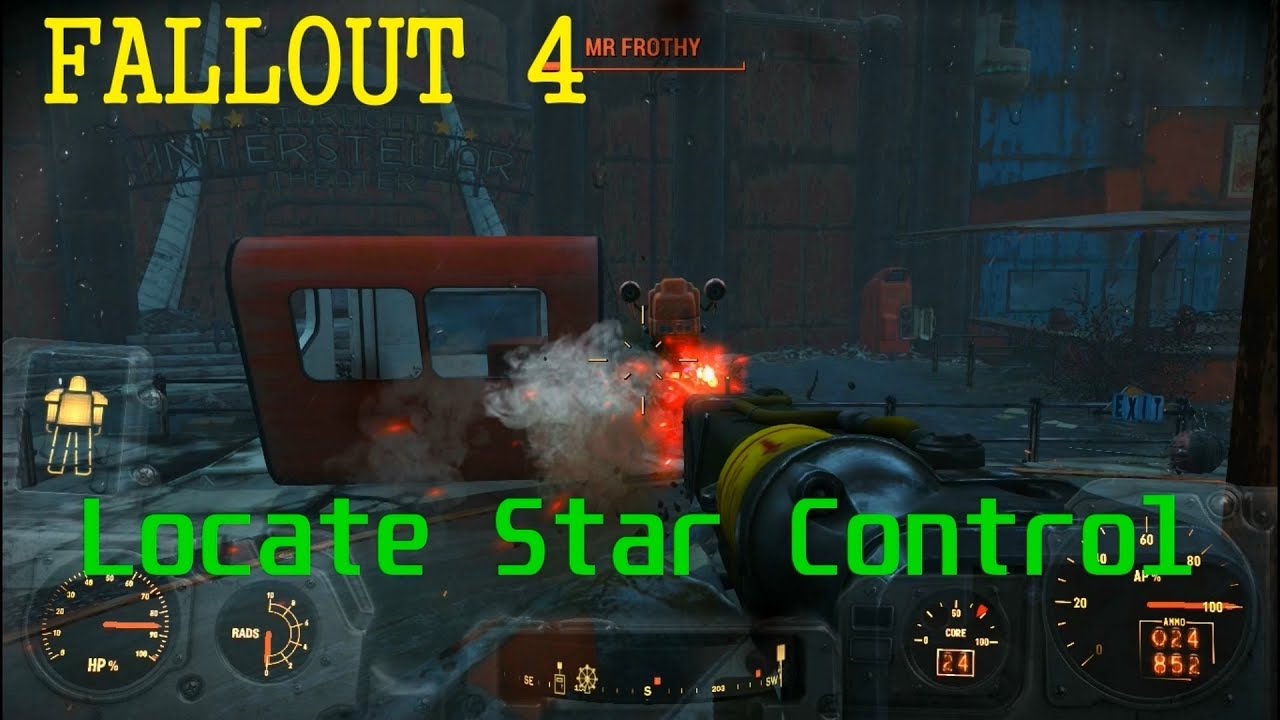This screenshot has height=720, width=1280.
Task: Expand the SE heading label on the compass
Action: [527, 681]
